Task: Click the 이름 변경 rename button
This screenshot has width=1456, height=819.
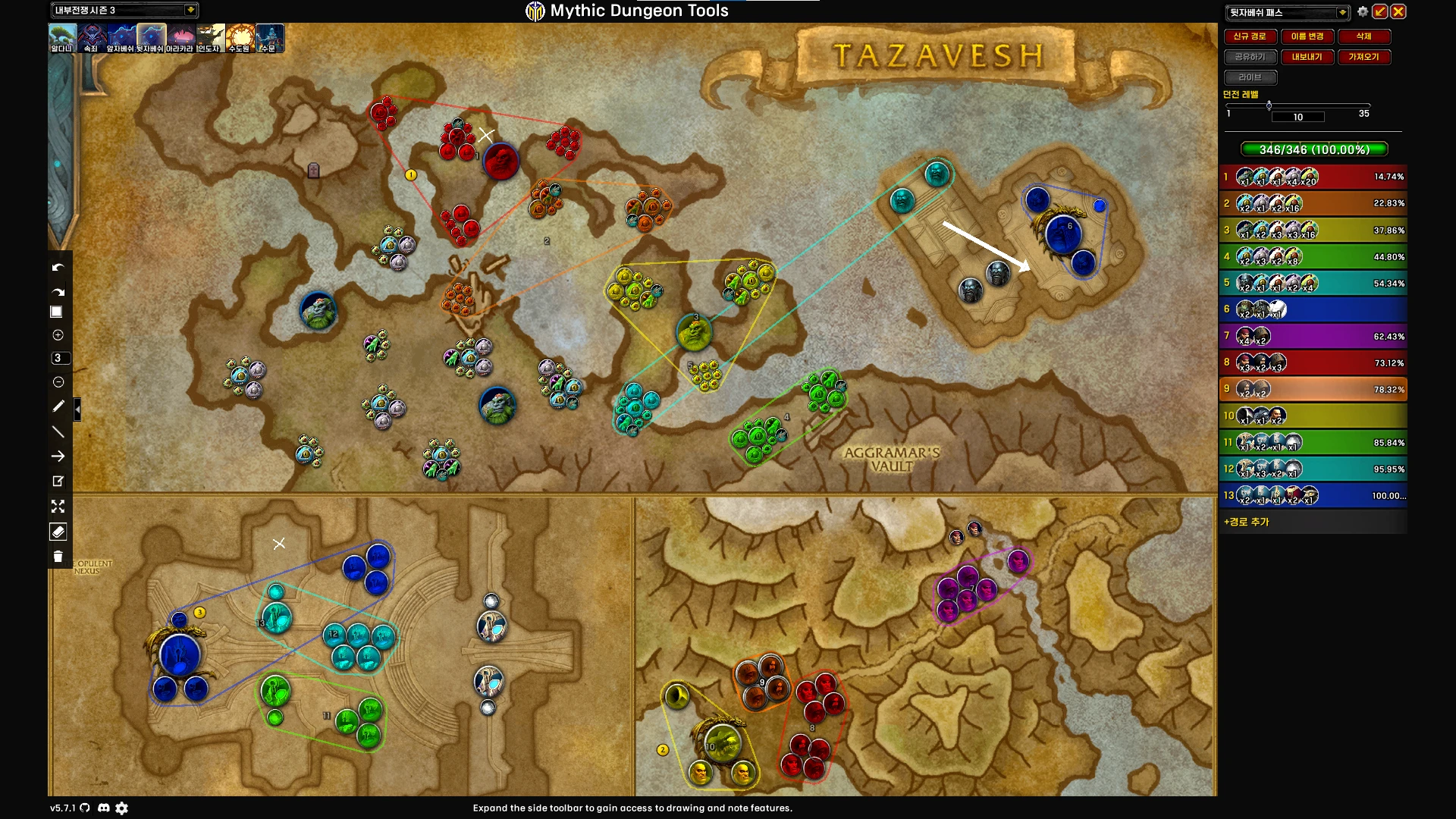Action: 1307,36
